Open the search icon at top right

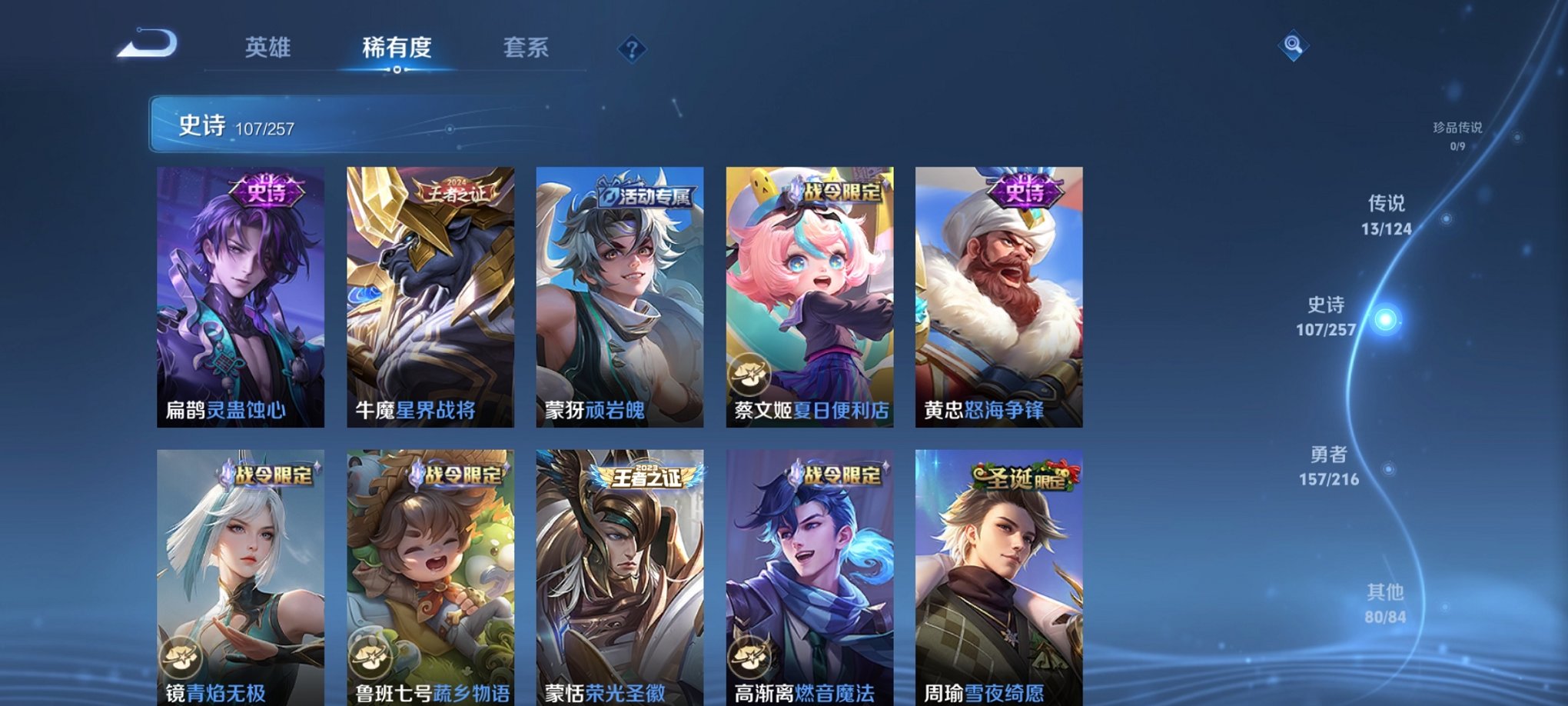pos(1291,46)
